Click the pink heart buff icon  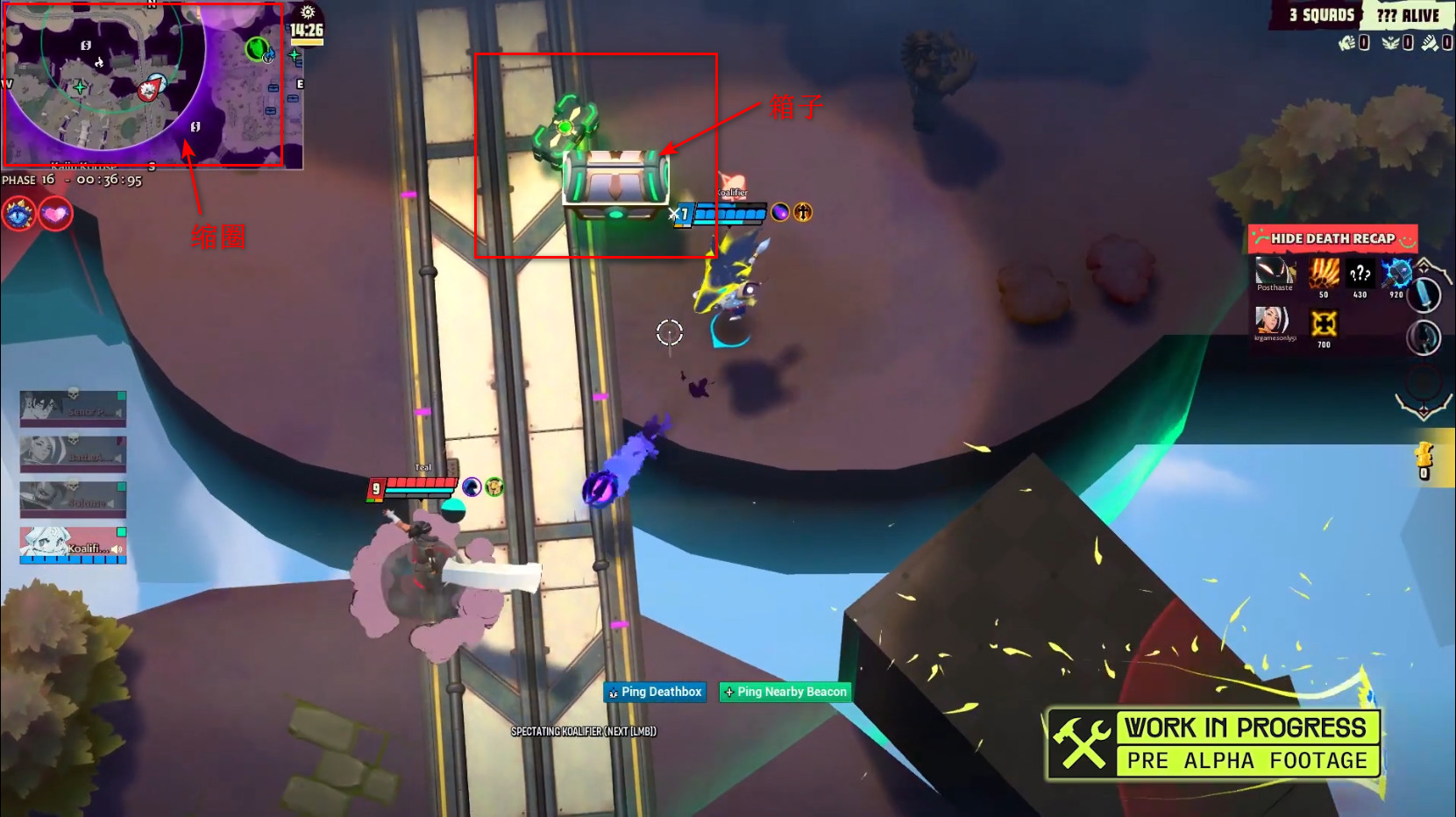click(x=55, y=214)
